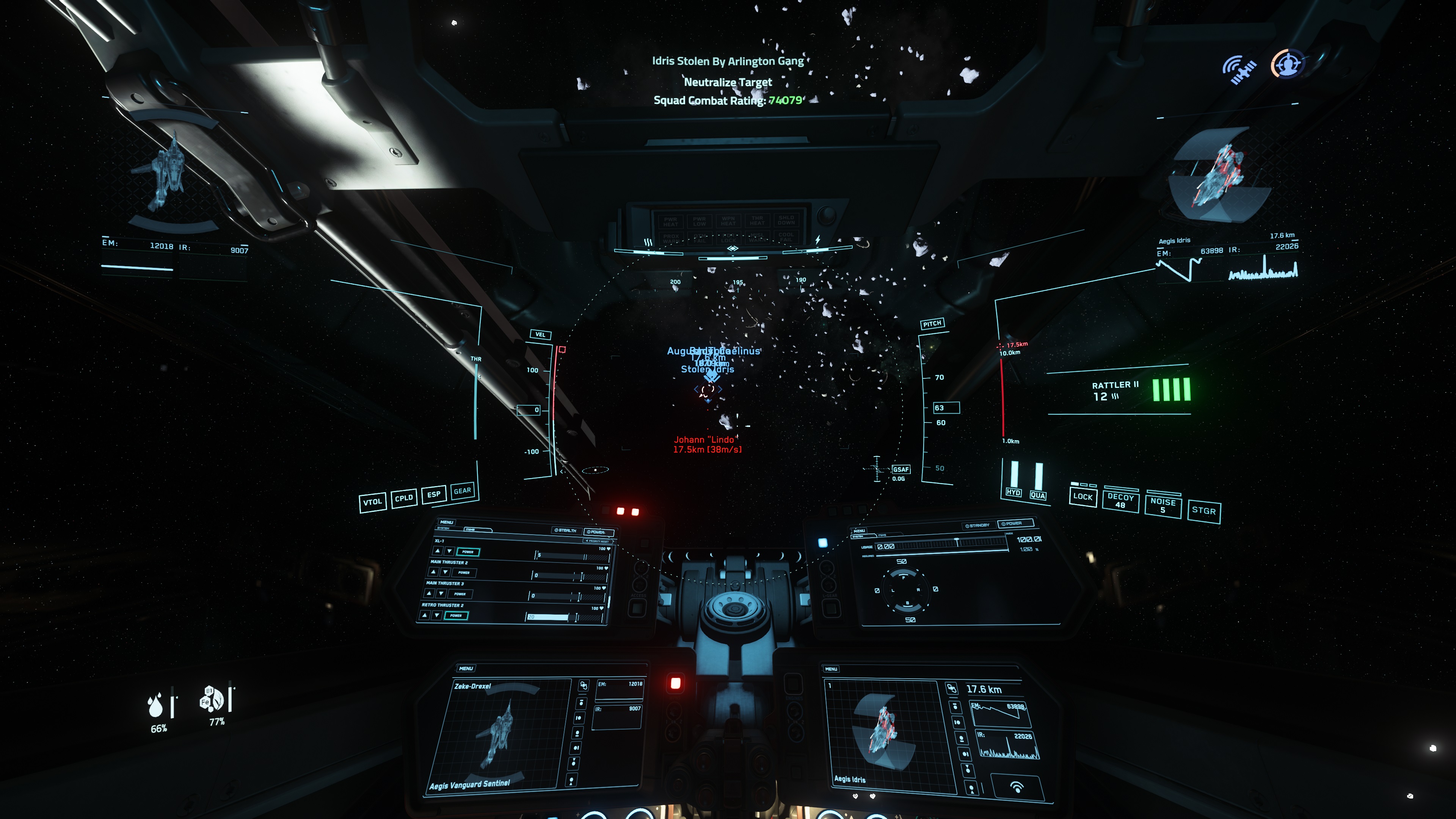Enable STEALTH mode on the left MFD
1456x819 pixels.
pos(567,531)
